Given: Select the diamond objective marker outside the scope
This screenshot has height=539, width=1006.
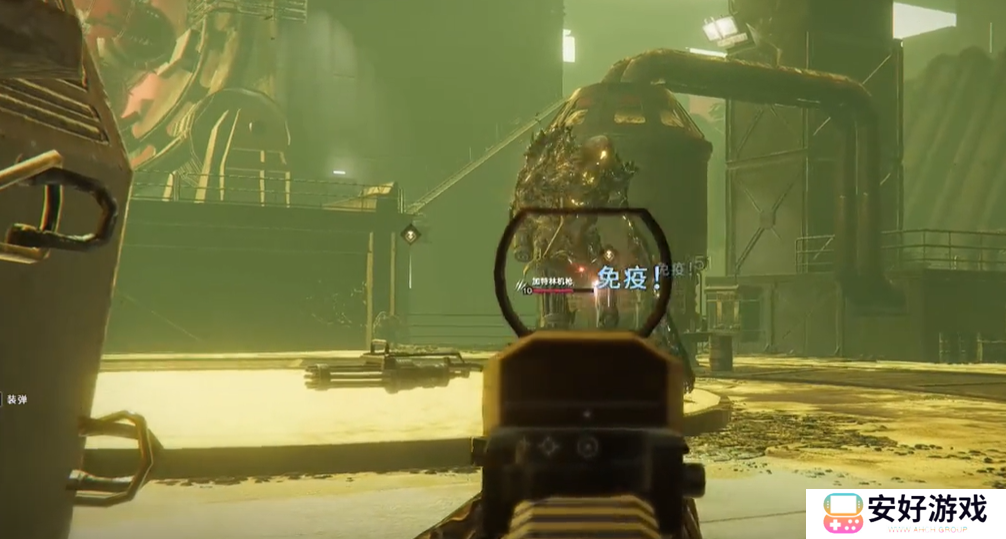Looking at the screenshot, I should pos(410,234).
